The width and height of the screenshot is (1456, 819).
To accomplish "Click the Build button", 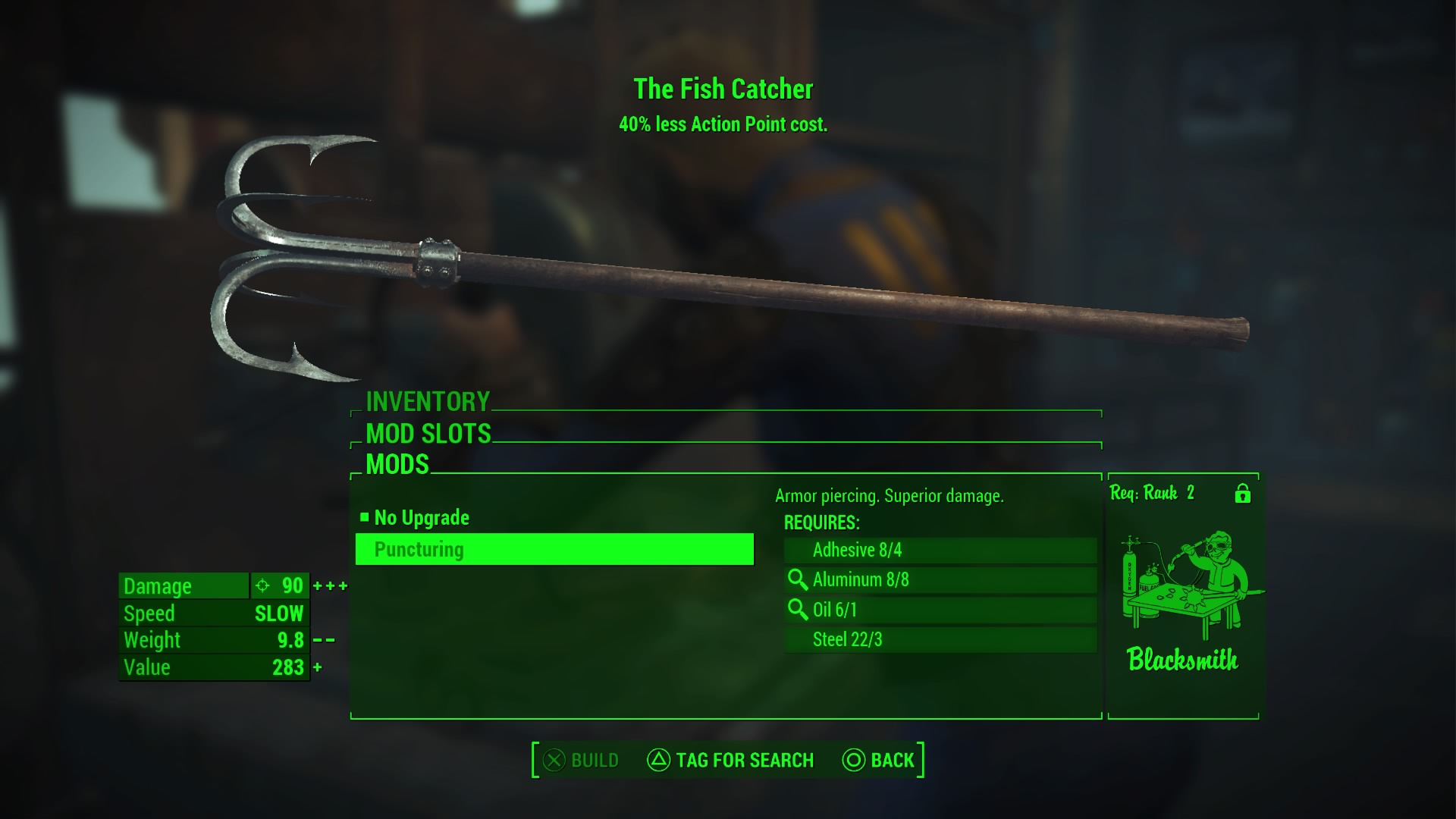I will (582, 760).
